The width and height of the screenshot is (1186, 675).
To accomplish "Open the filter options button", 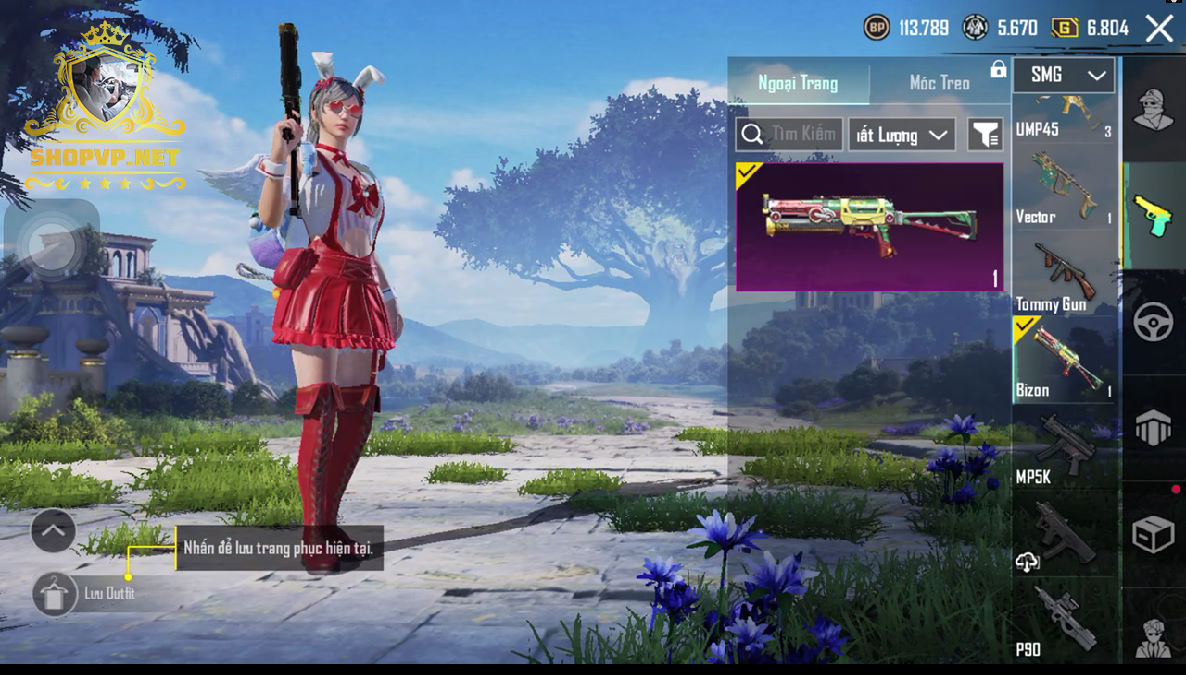I will [x=985, y=135].
